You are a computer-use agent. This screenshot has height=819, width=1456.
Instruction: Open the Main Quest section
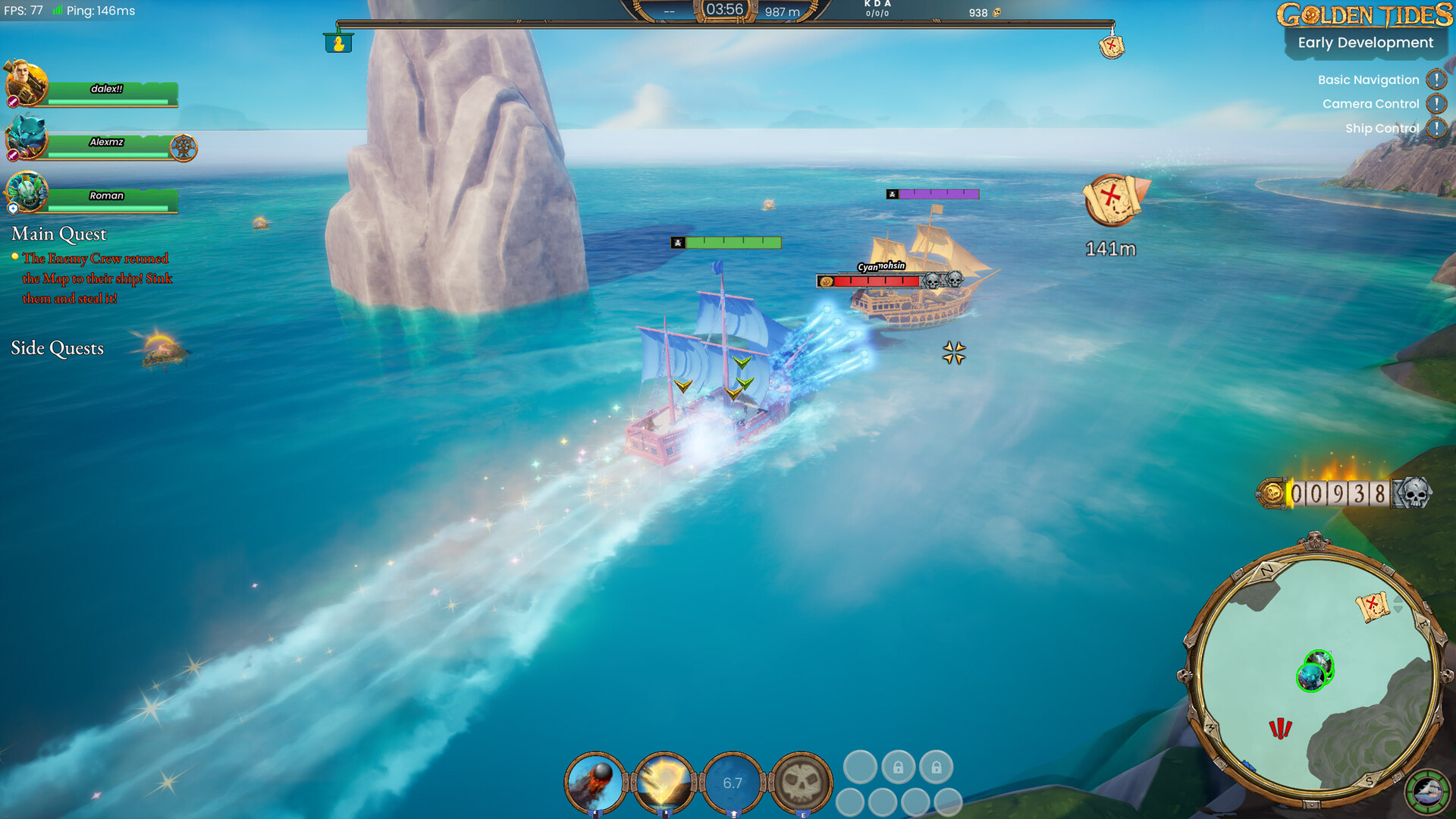coord(59,234)
